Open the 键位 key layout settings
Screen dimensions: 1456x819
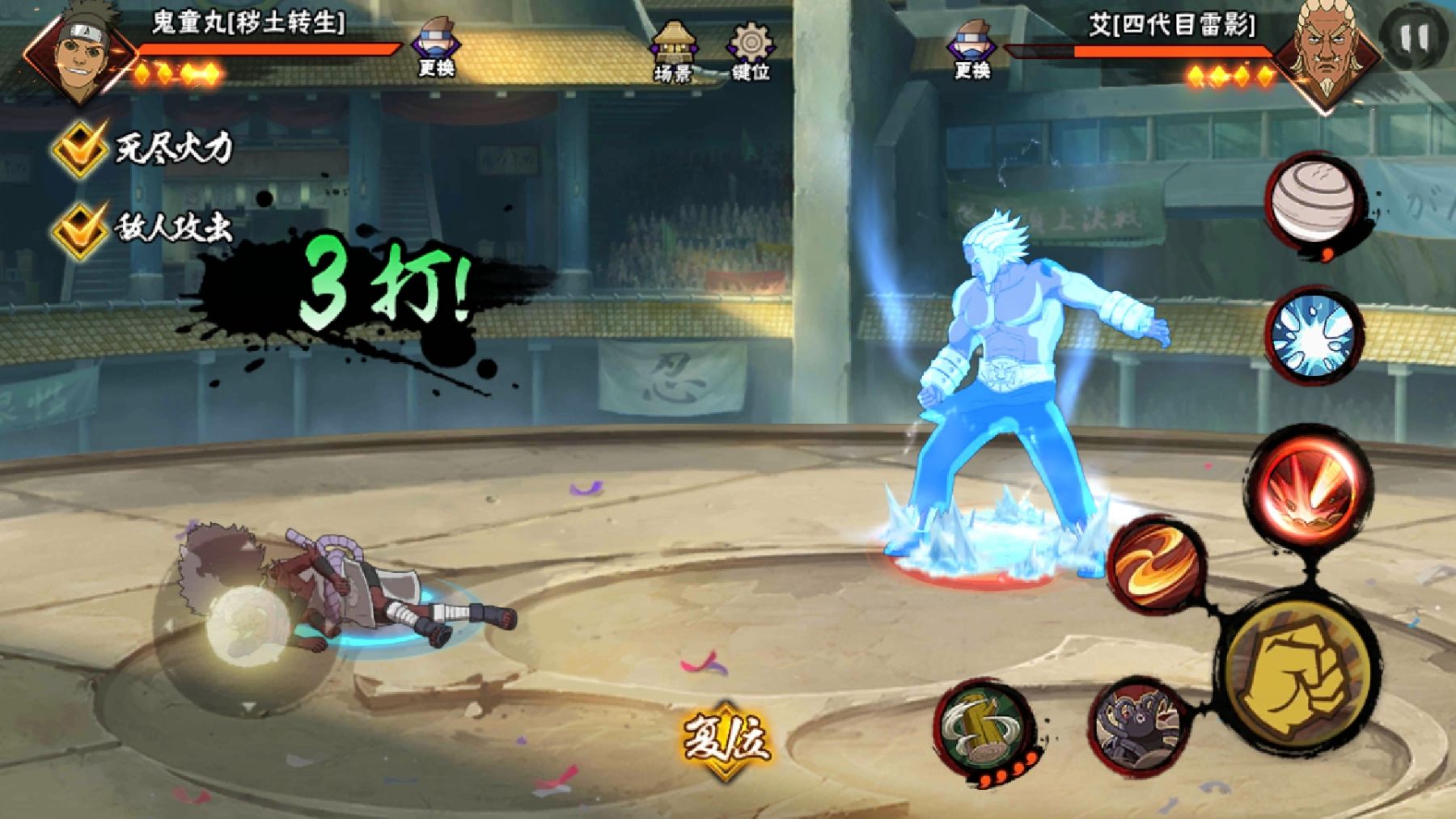click(750, 50)
